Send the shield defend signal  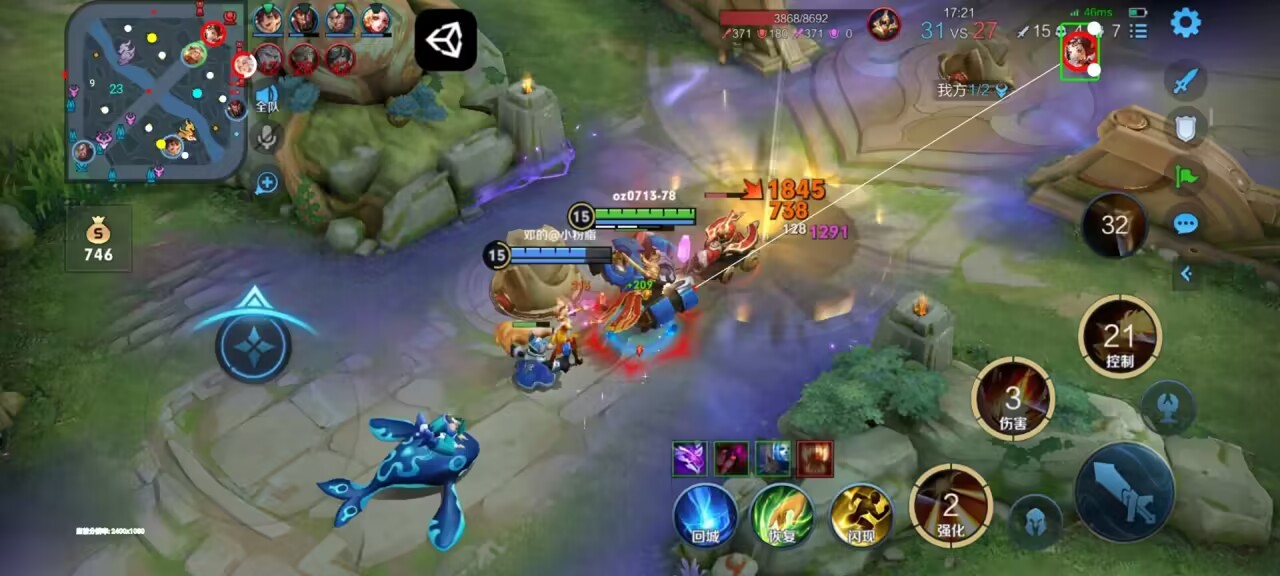coord(1186,126)
